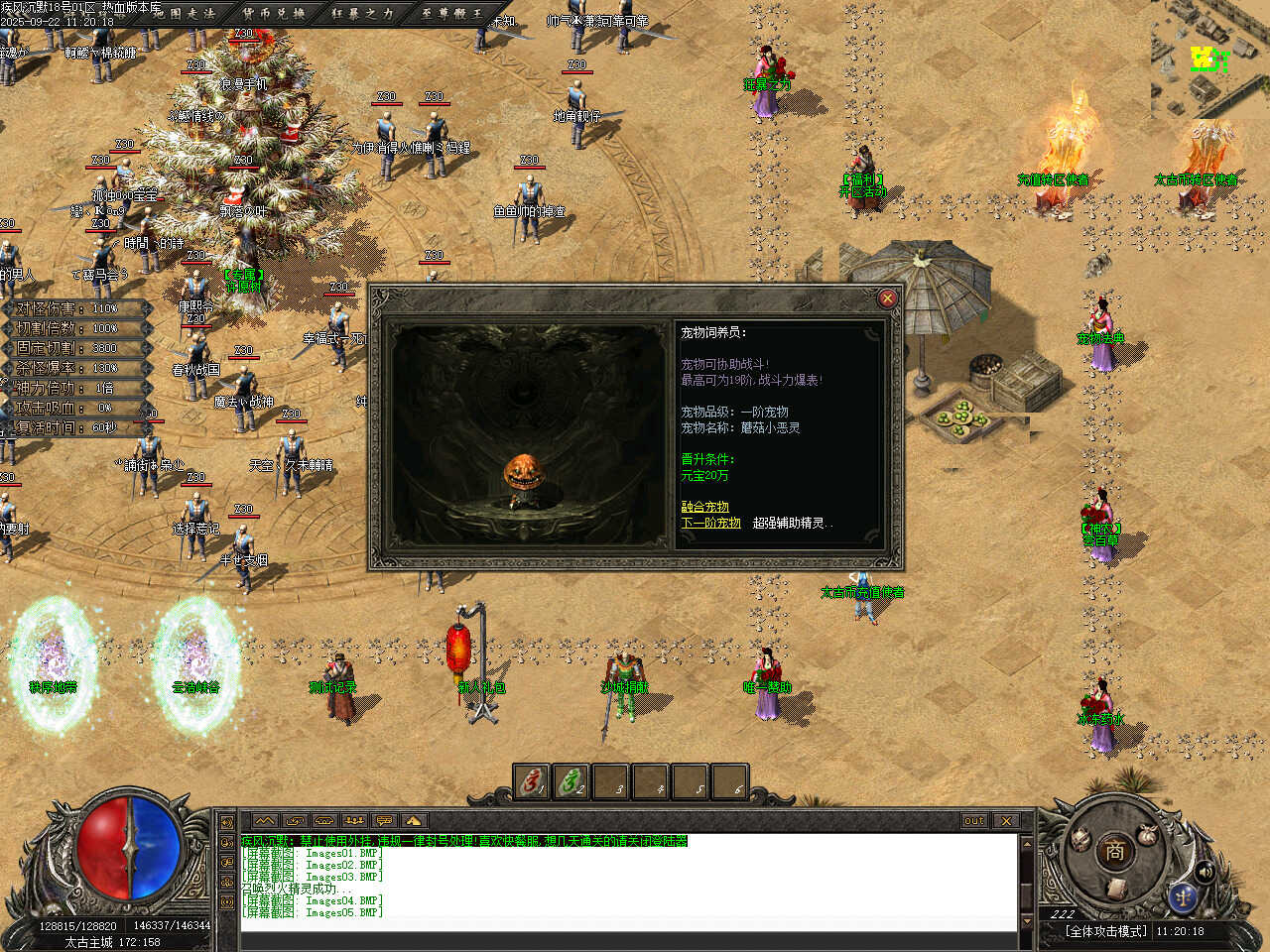Select the 下一阶宠物 link
The height and width of the screenshot is (952, 1270).
710,523
